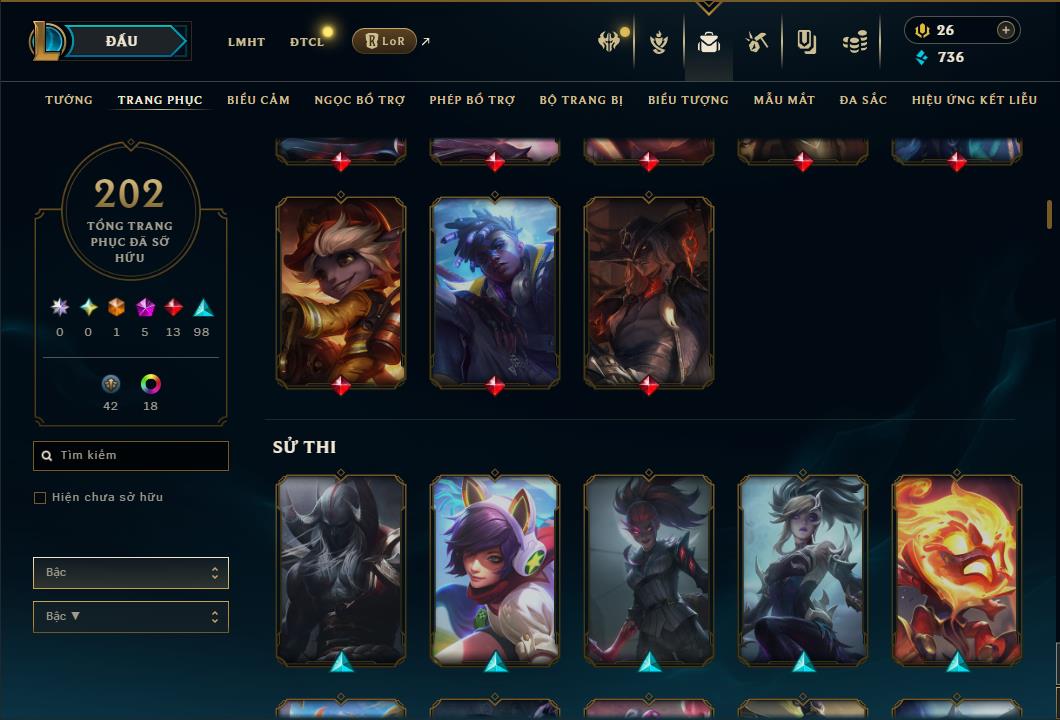
Task: Choose the fiery orange creature skin card
Action: coord(957,568)
